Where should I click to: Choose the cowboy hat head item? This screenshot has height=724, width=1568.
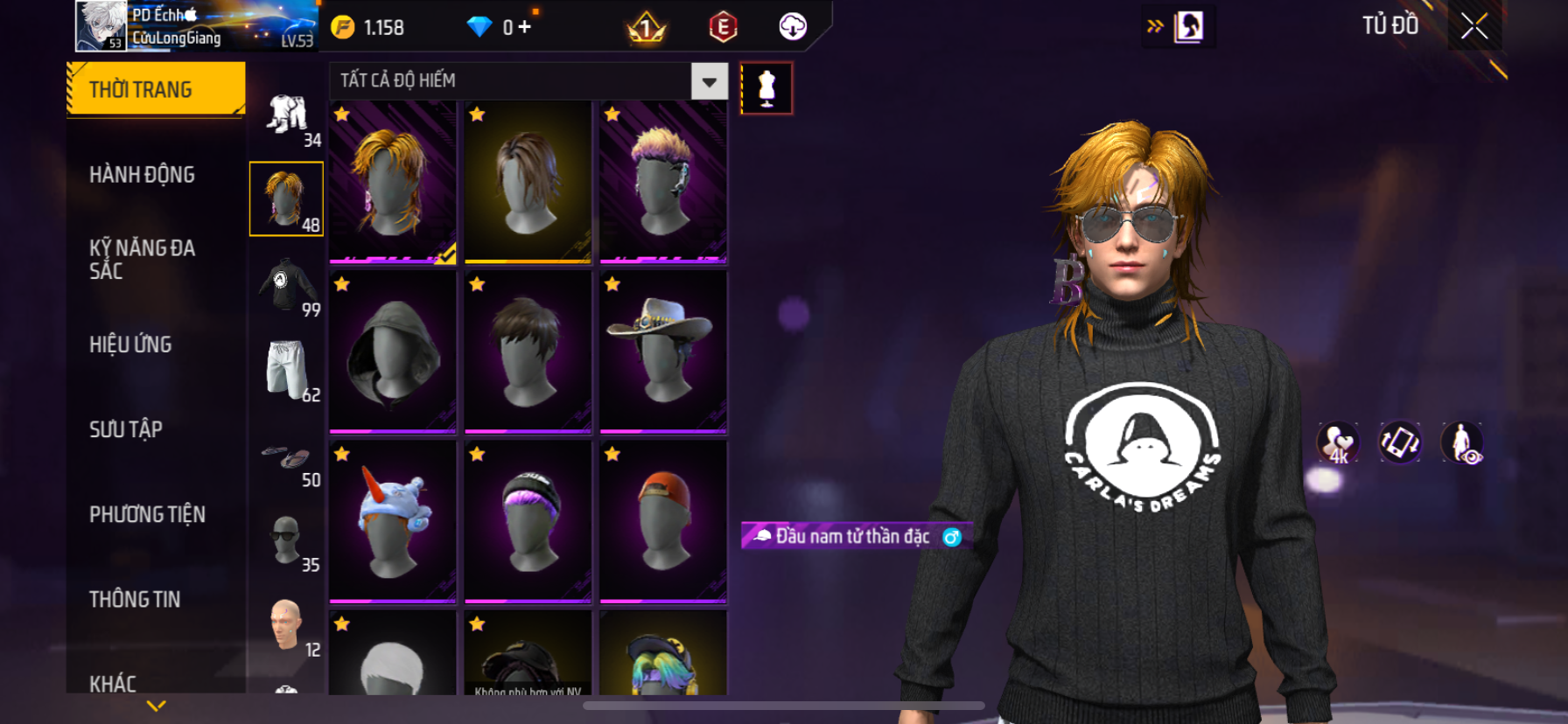pyautogui.click(x=663, y=352)
